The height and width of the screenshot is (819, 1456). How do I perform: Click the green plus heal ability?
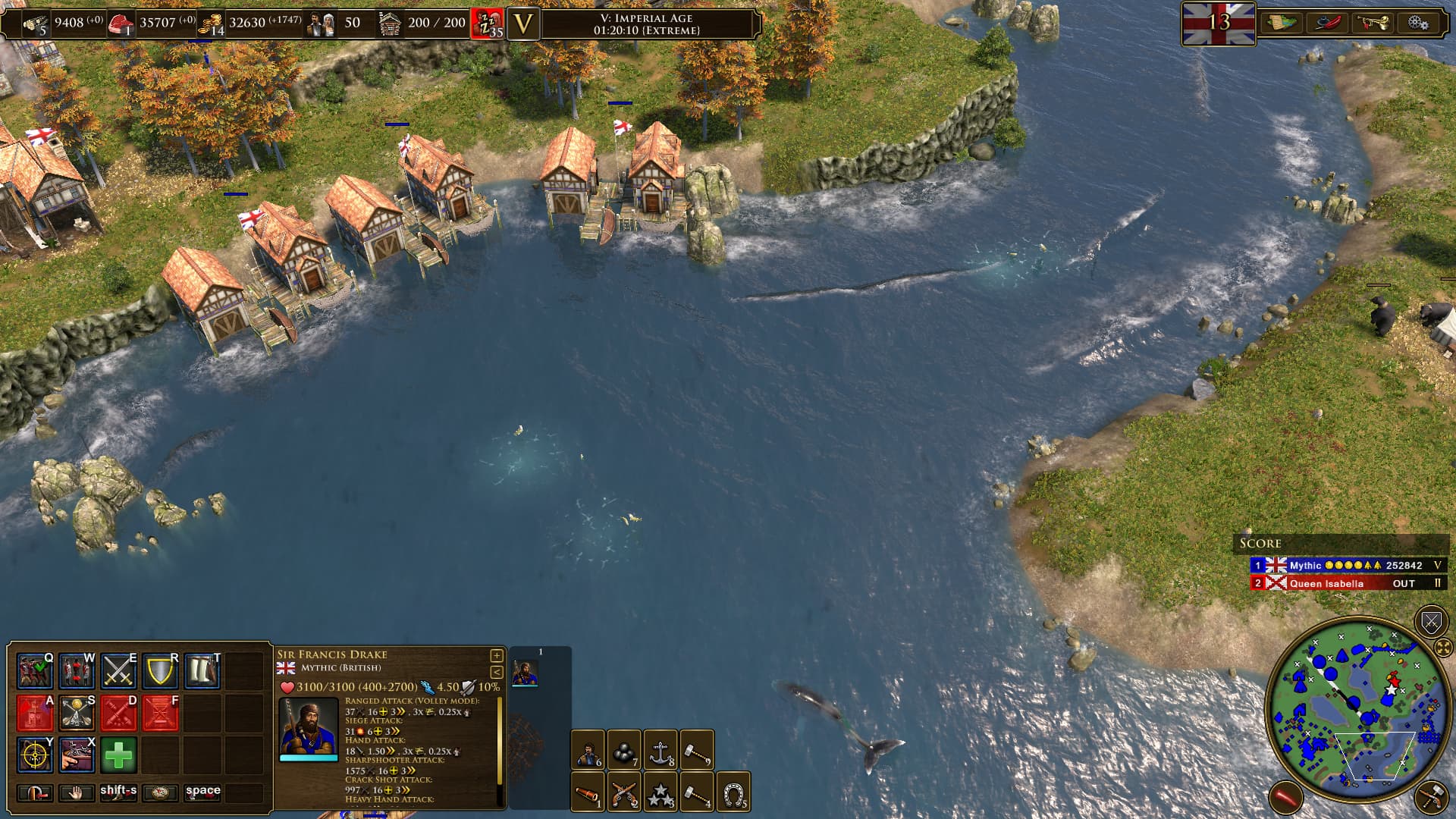point(118,755)
